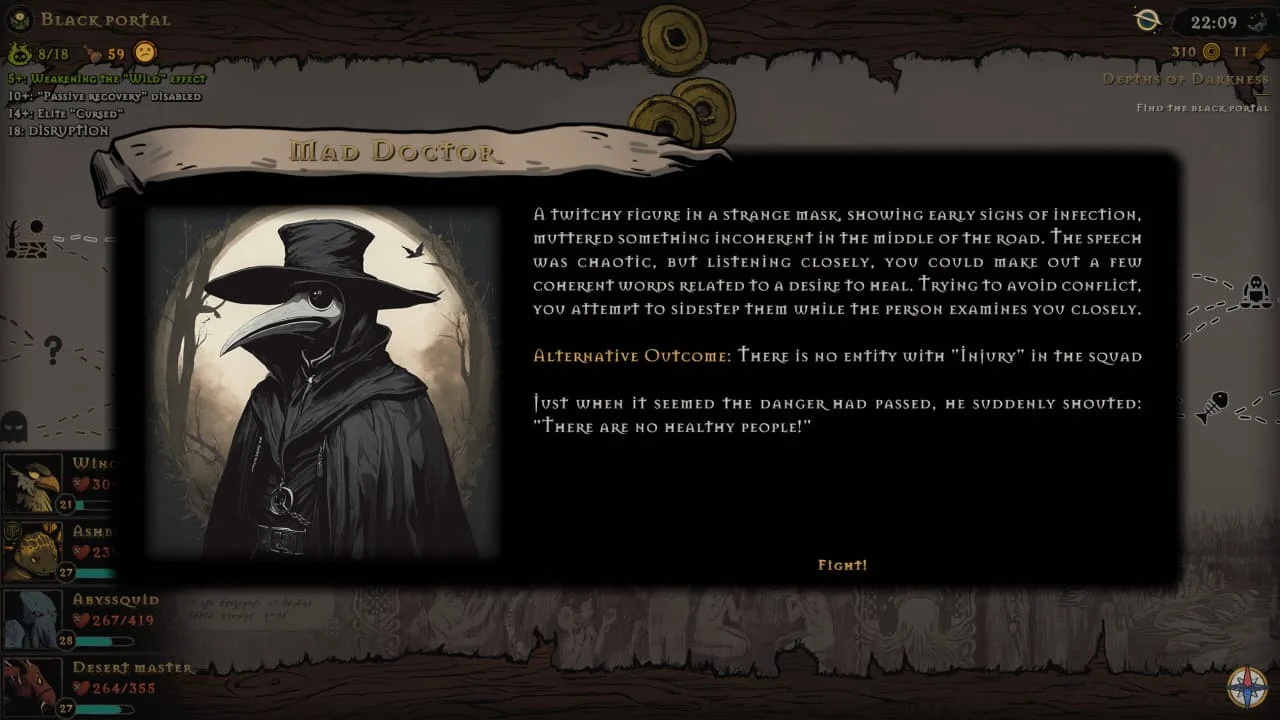The image size is (1280, 720).
Task: Select the meditating figure map node
Action: point(1253,293)
